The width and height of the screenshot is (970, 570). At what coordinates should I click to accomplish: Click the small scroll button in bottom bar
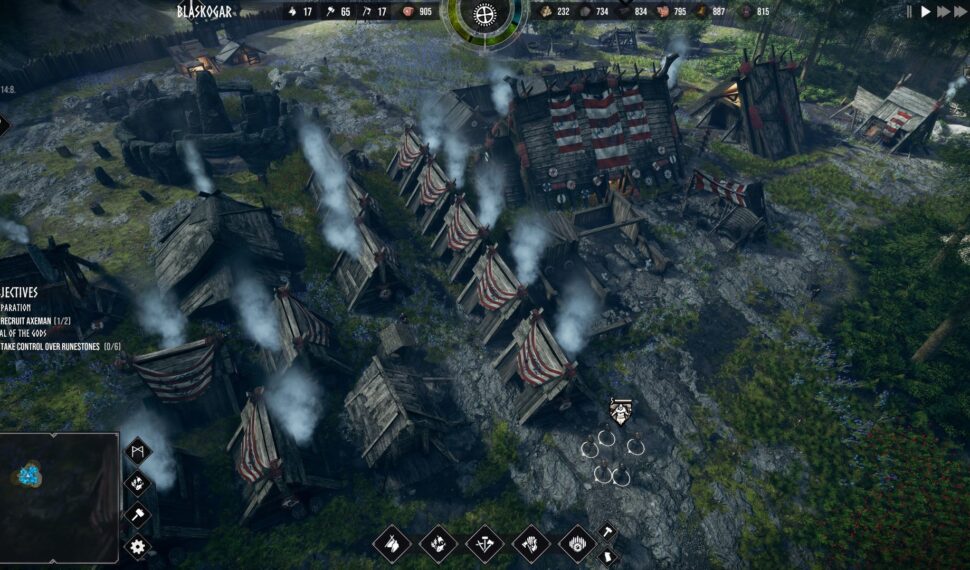[x=606, y=556]
